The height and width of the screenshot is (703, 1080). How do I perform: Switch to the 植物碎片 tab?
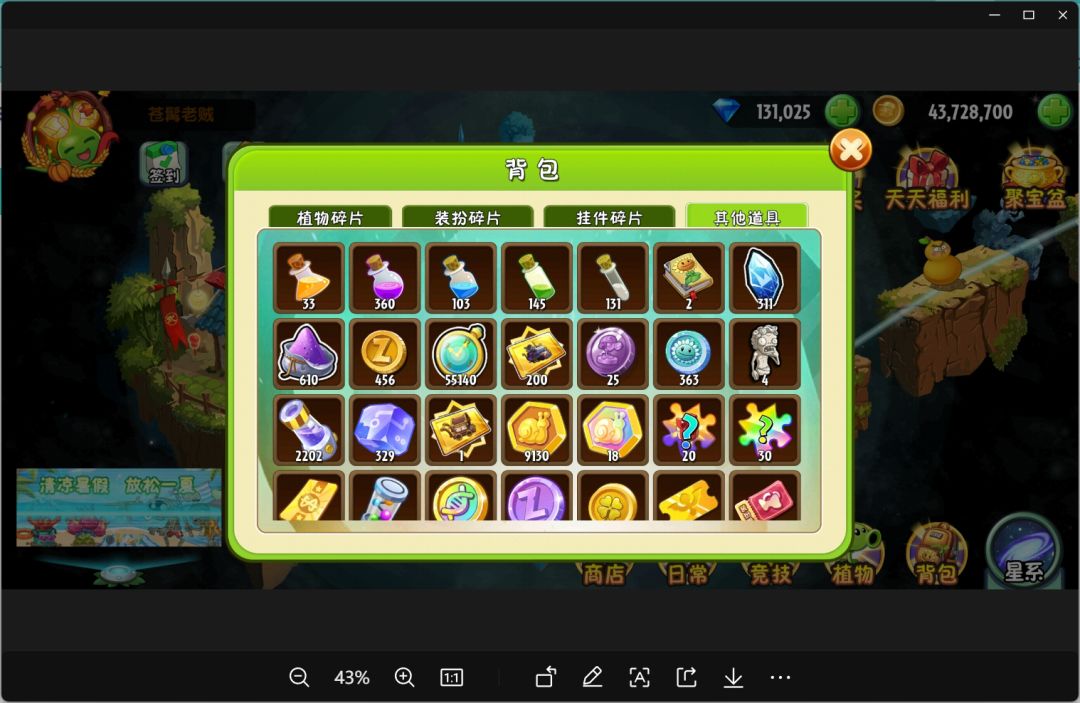330,217
